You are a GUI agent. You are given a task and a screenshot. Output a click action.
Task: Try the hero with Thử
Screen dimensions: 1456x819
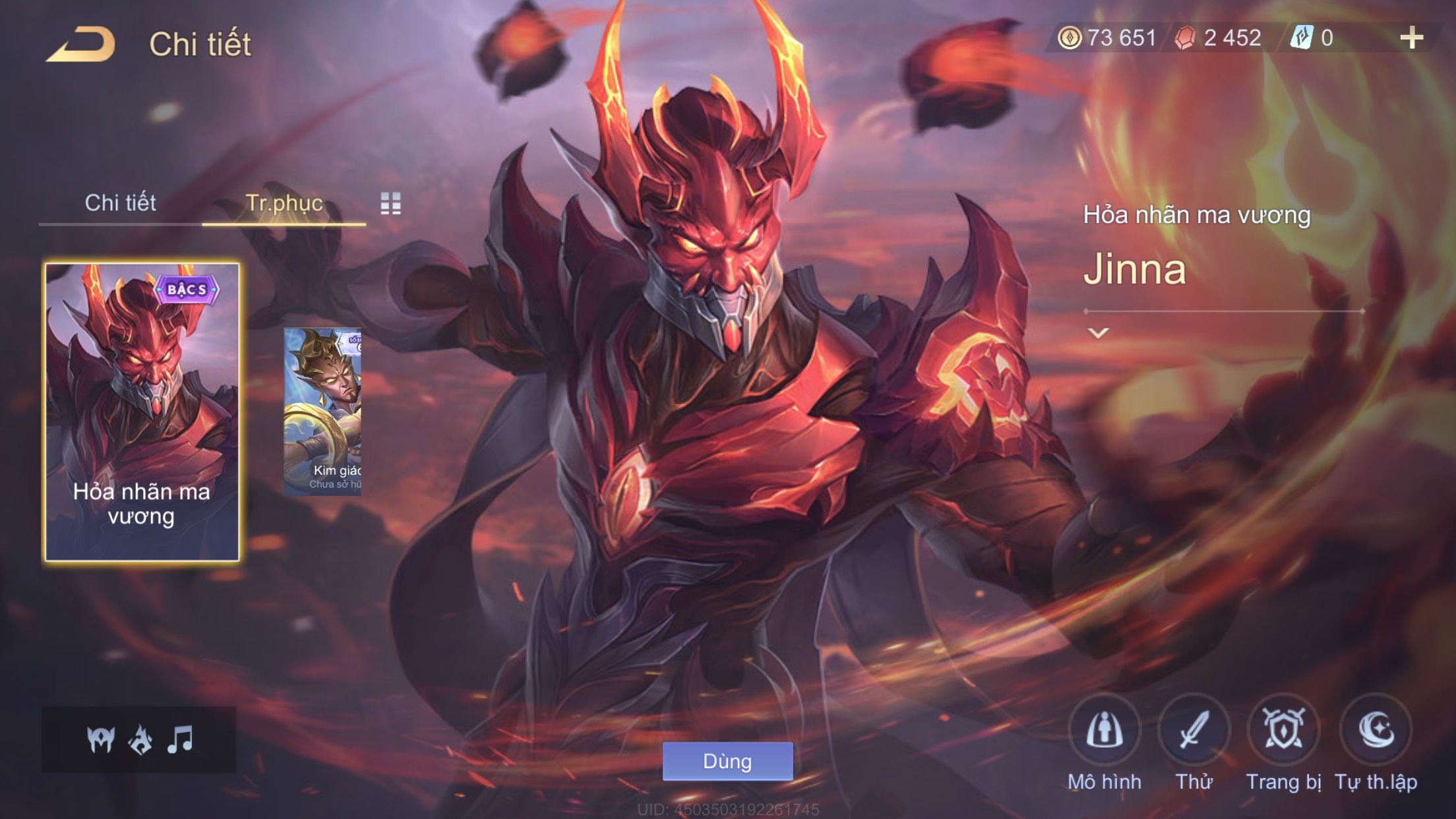(1194, 731)
